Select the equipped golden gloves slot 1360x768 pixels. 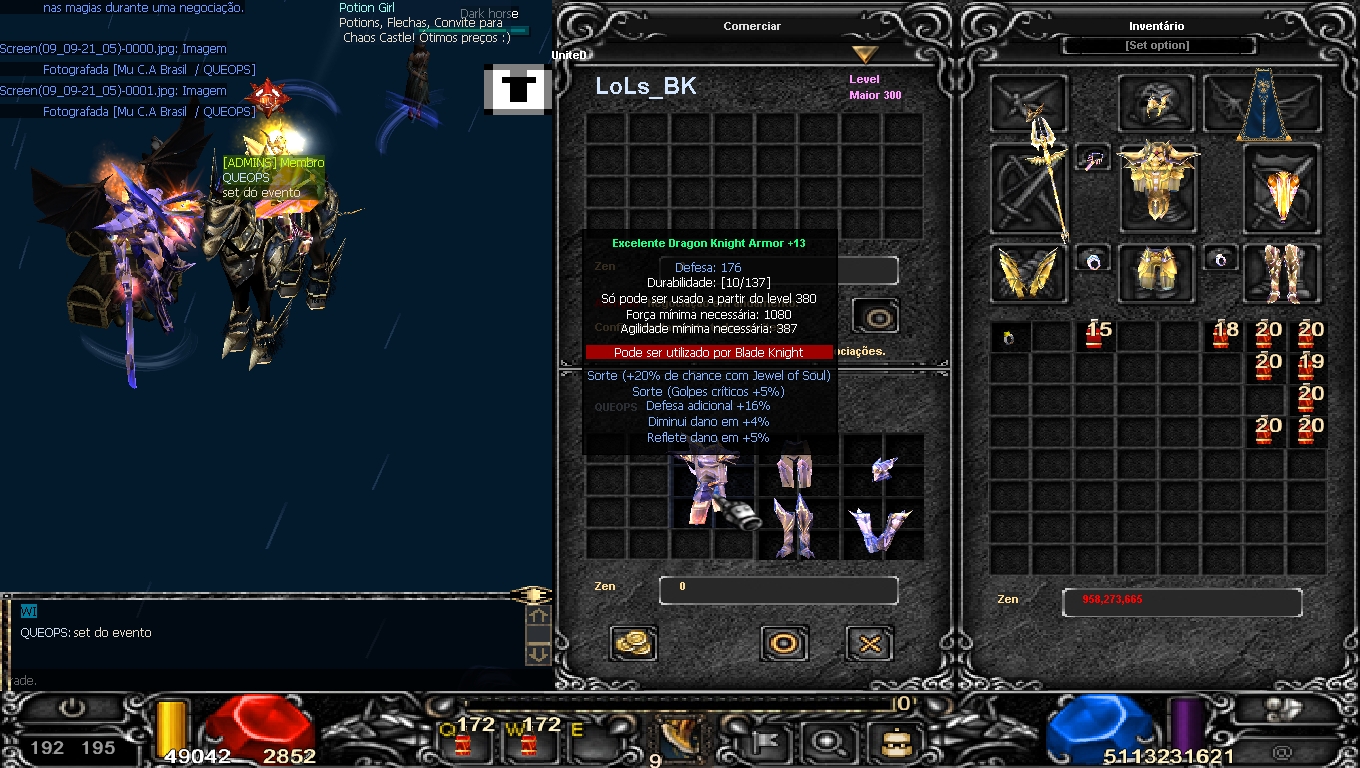(x=1029, y=273)
